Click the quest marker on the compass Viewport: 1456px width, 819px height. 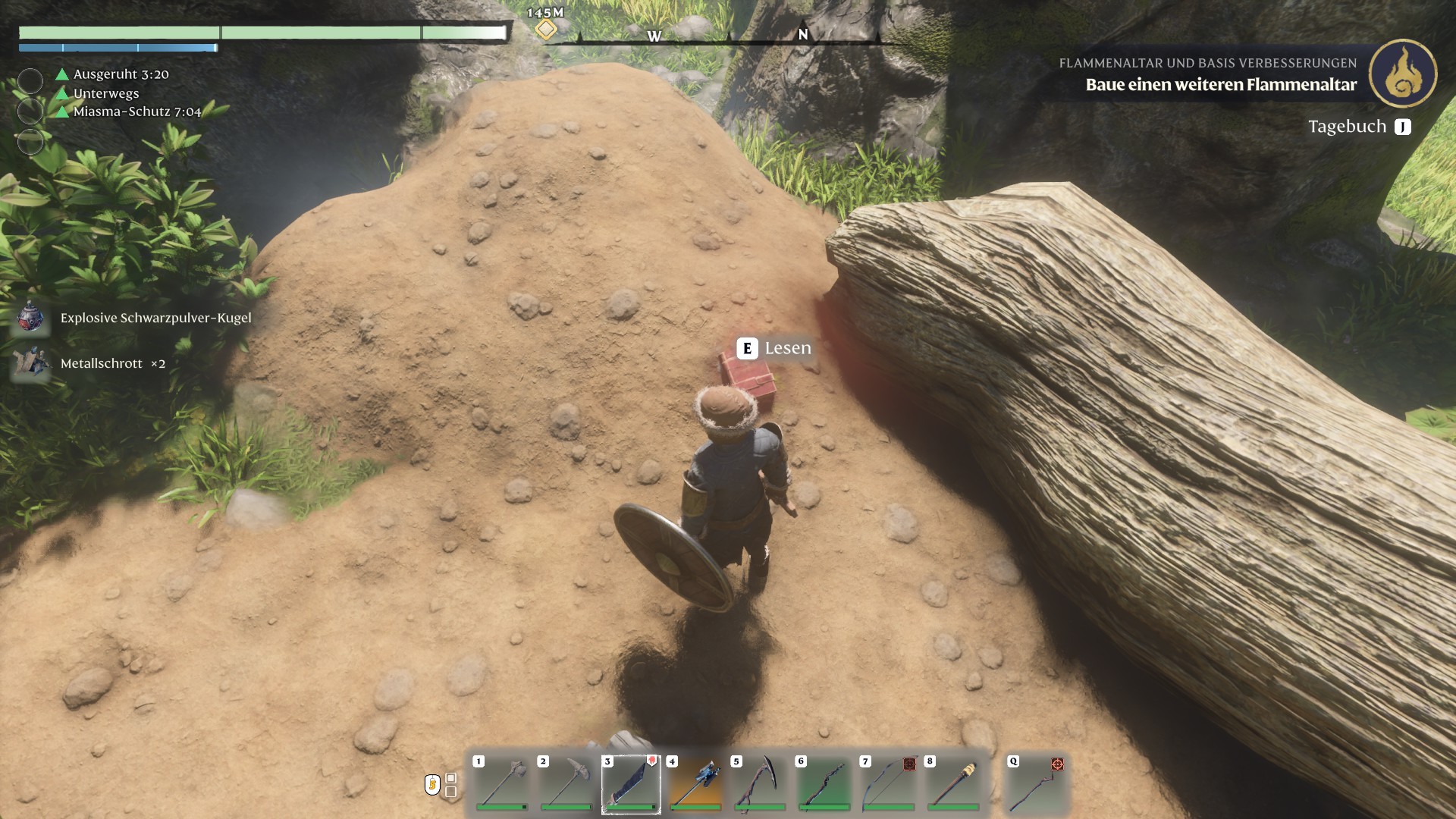click(x=545, y=30)
